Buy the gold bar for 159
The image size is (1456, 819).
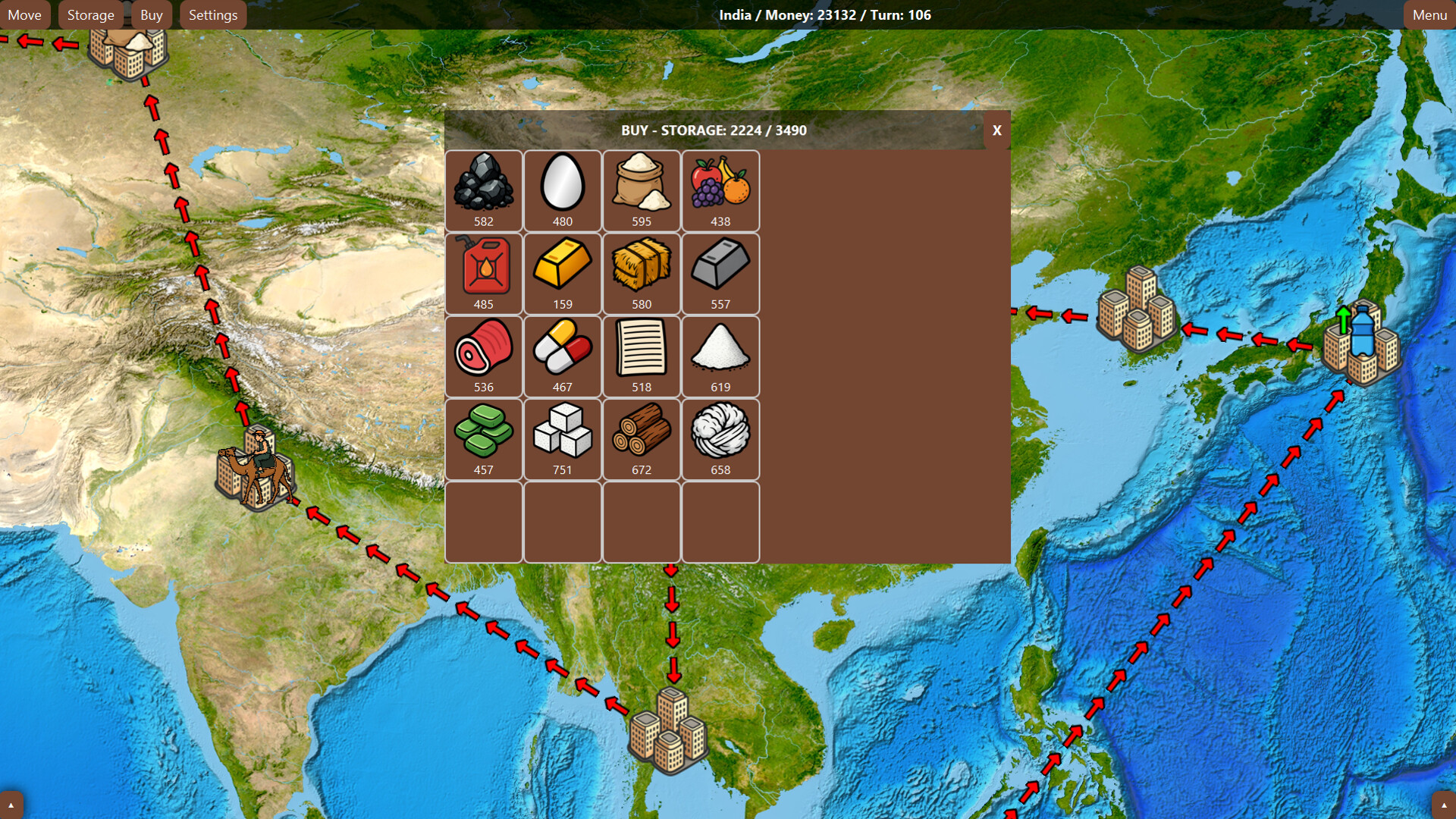pyautogui.click(x=563, y=271)
